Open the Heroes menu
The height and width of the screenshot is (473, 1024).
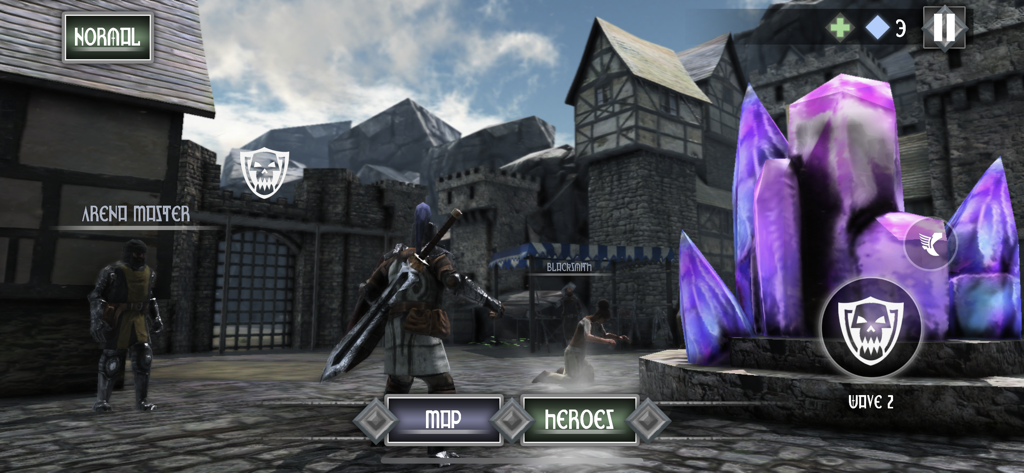coord(580,419)
